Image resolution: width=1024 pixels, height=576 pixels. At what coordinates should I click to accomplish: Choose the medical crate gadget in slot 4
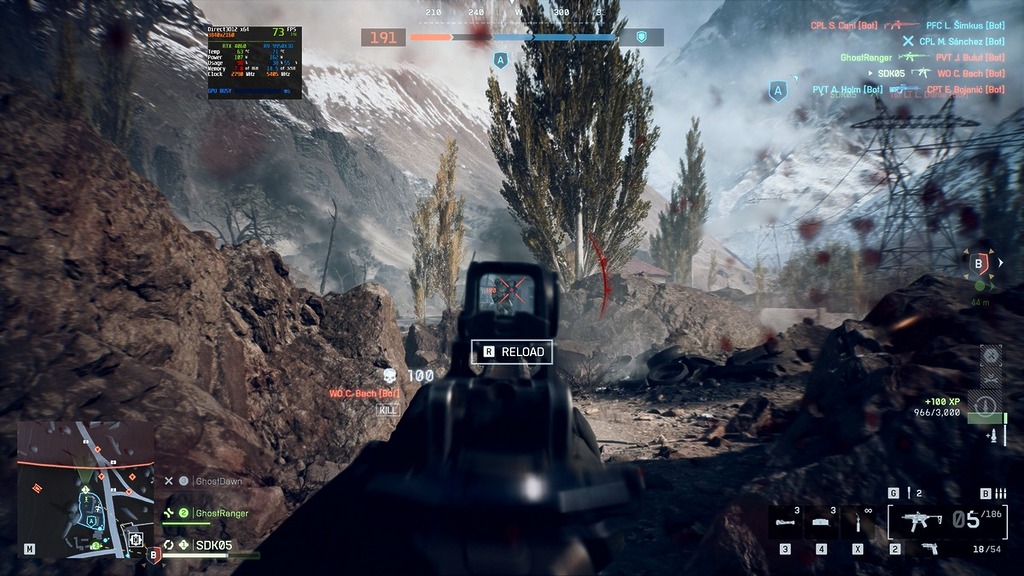click(821, 521)
